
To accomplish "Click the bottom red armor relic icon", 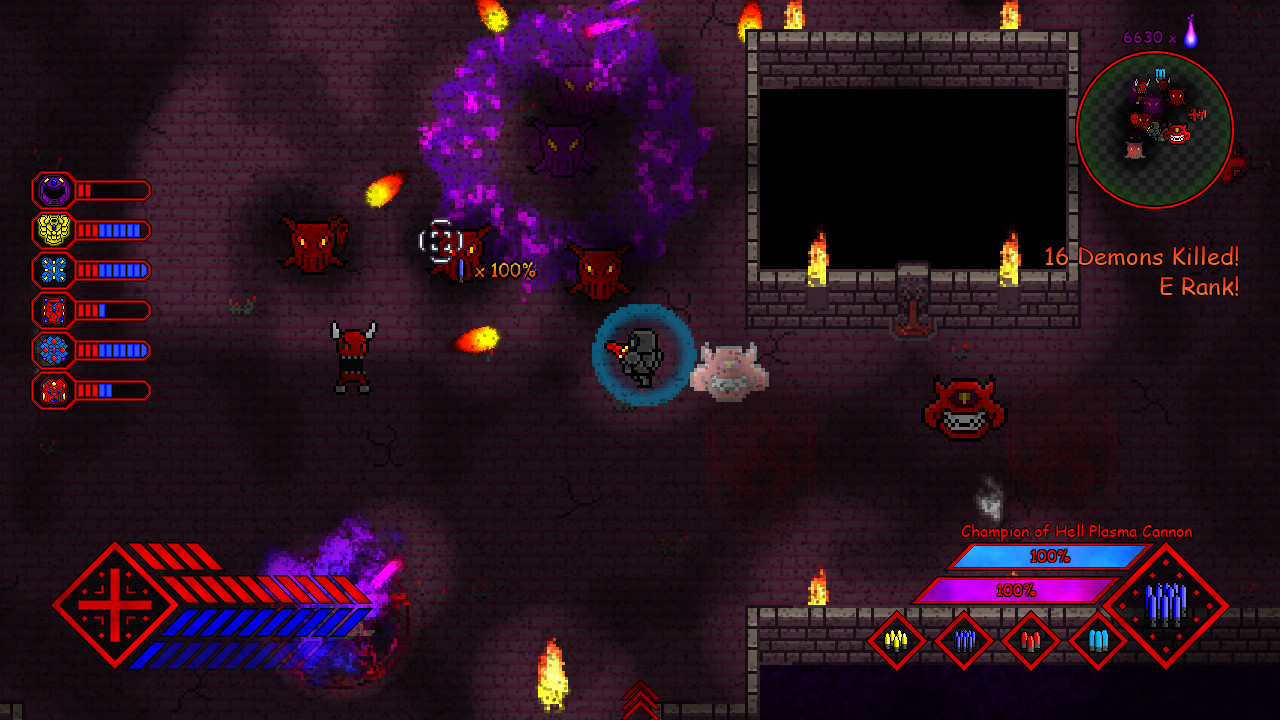I will point(55,390).
